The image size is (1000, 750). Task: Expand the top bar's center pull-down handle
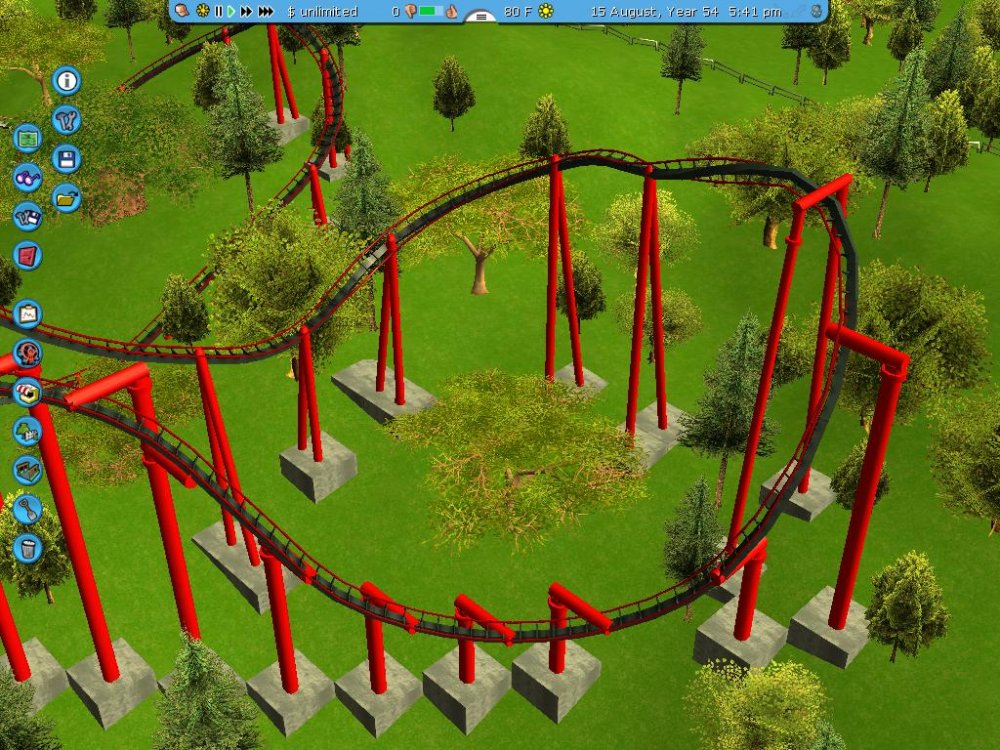coord(481,16)
